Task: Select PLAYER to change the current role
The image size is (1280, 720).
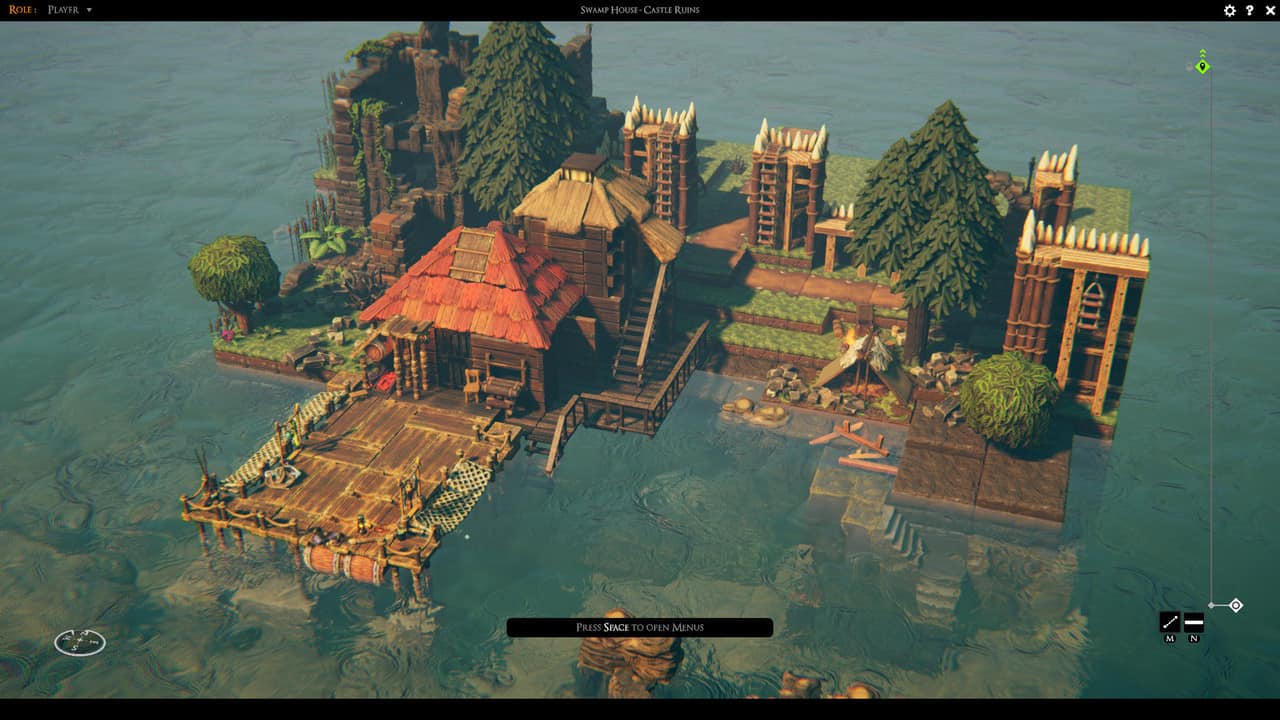Action: [x=62, y=9]
